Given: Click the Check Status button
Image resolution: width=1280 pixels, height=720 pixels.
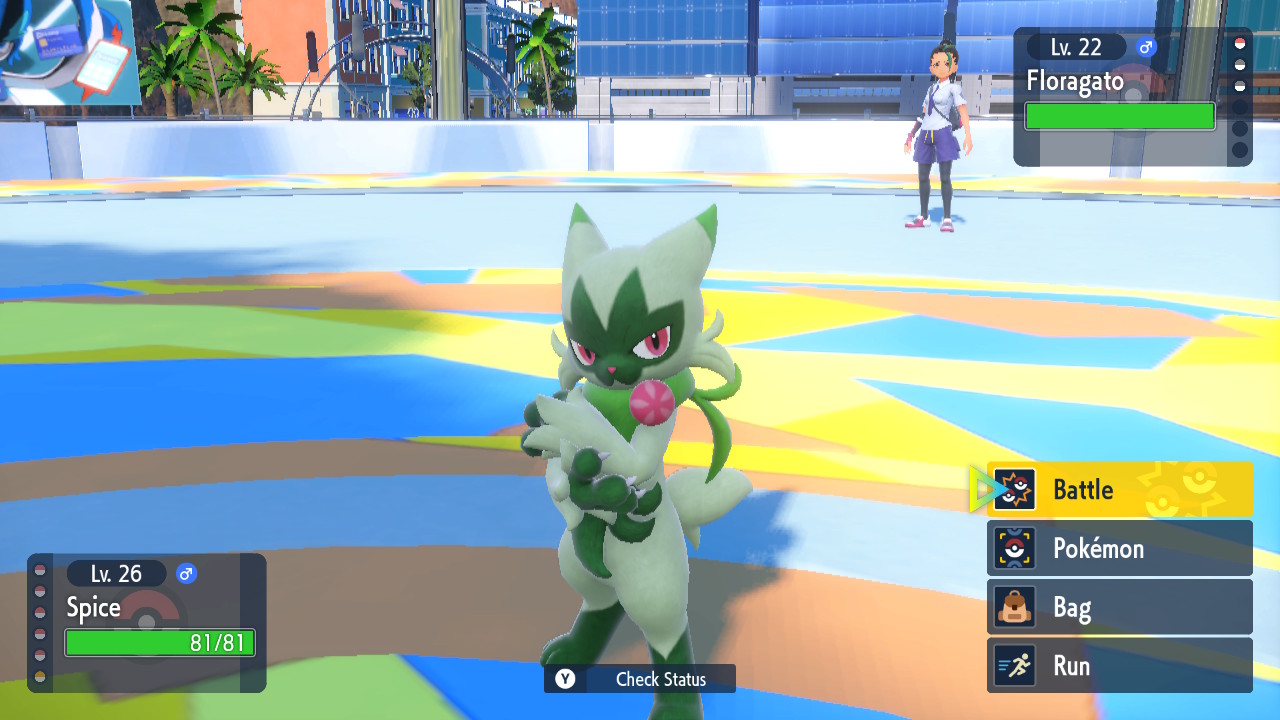Looking at the screenshot, I should point(640,679).
